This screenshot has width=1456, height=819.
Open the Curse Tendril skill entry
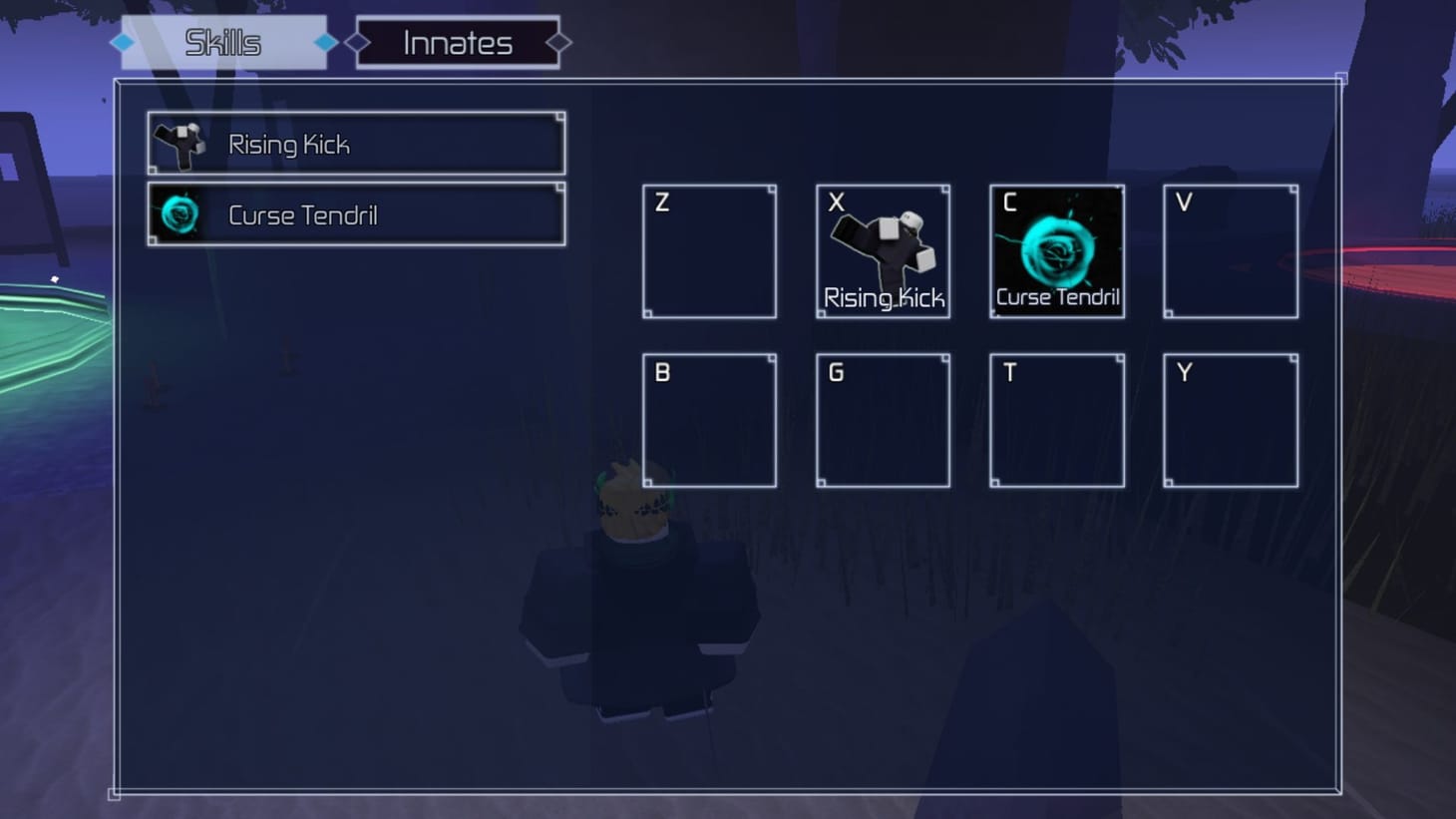pyautogui.click(x=354, y=213)
